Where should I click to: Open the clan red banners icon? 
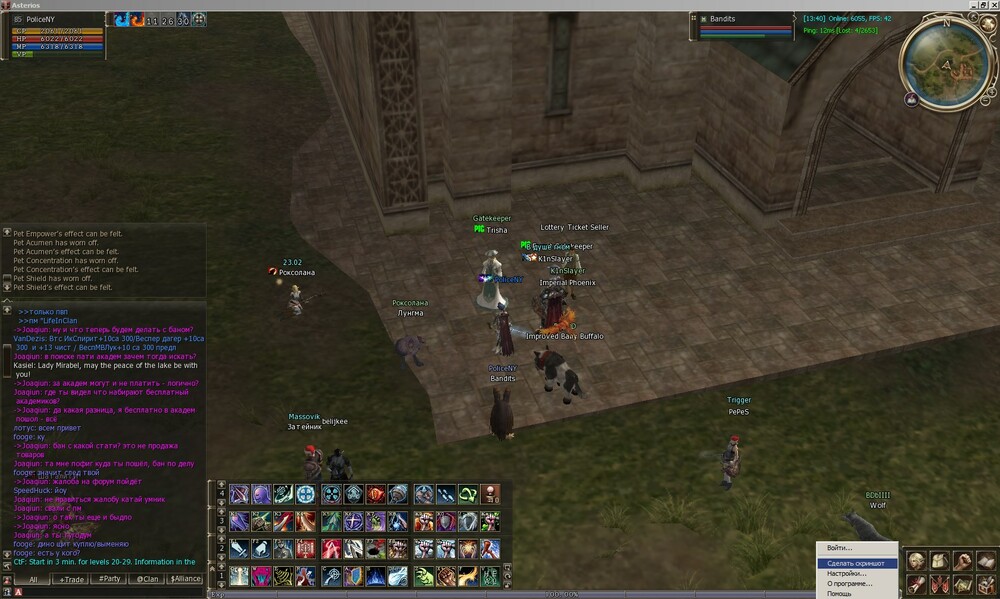pyautogui.click(x=939, y=584)
